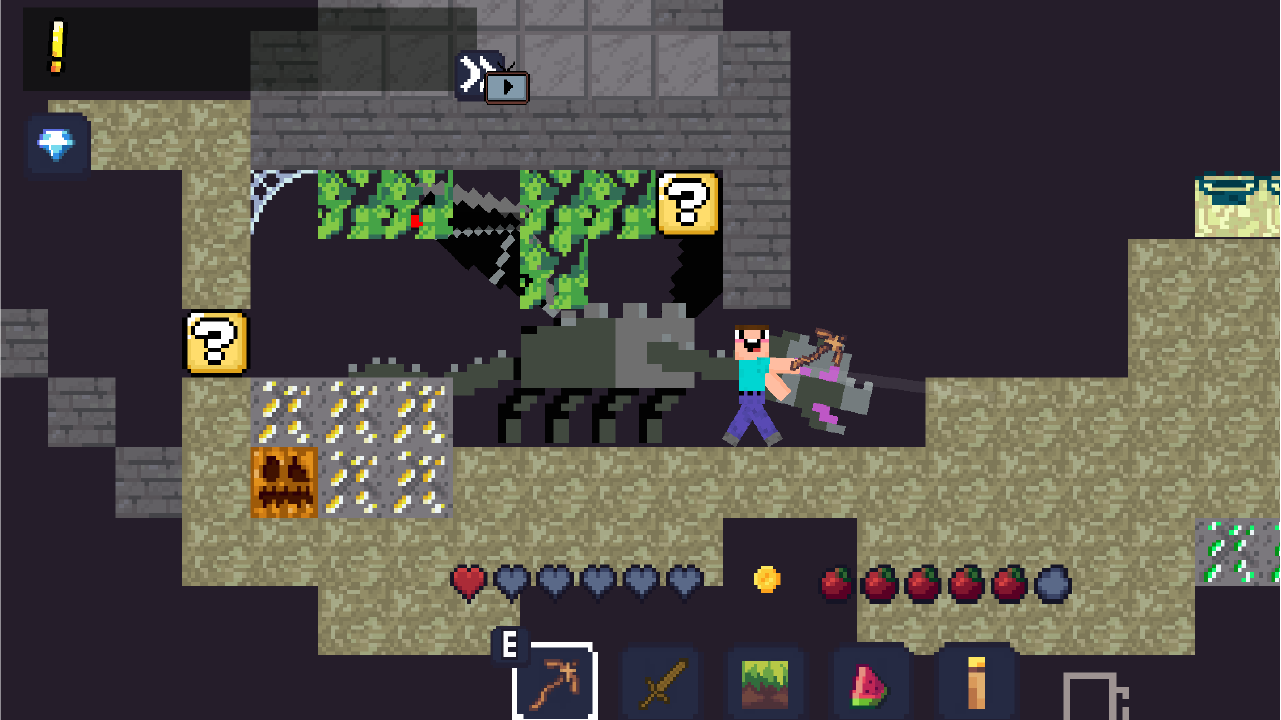Select the wooden sword slot
This screenshot has height=720, width=1281.
[x=660, y=684]
